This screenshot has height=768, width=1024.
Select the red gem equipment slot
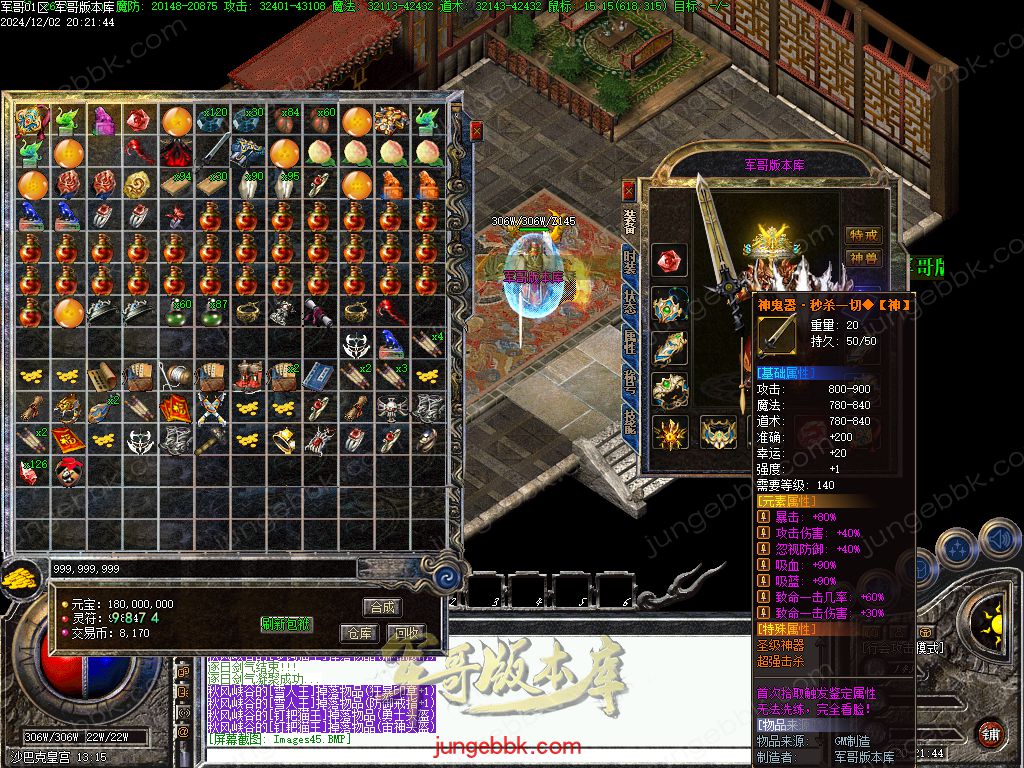pyautogui.click(x=669, y=261)
